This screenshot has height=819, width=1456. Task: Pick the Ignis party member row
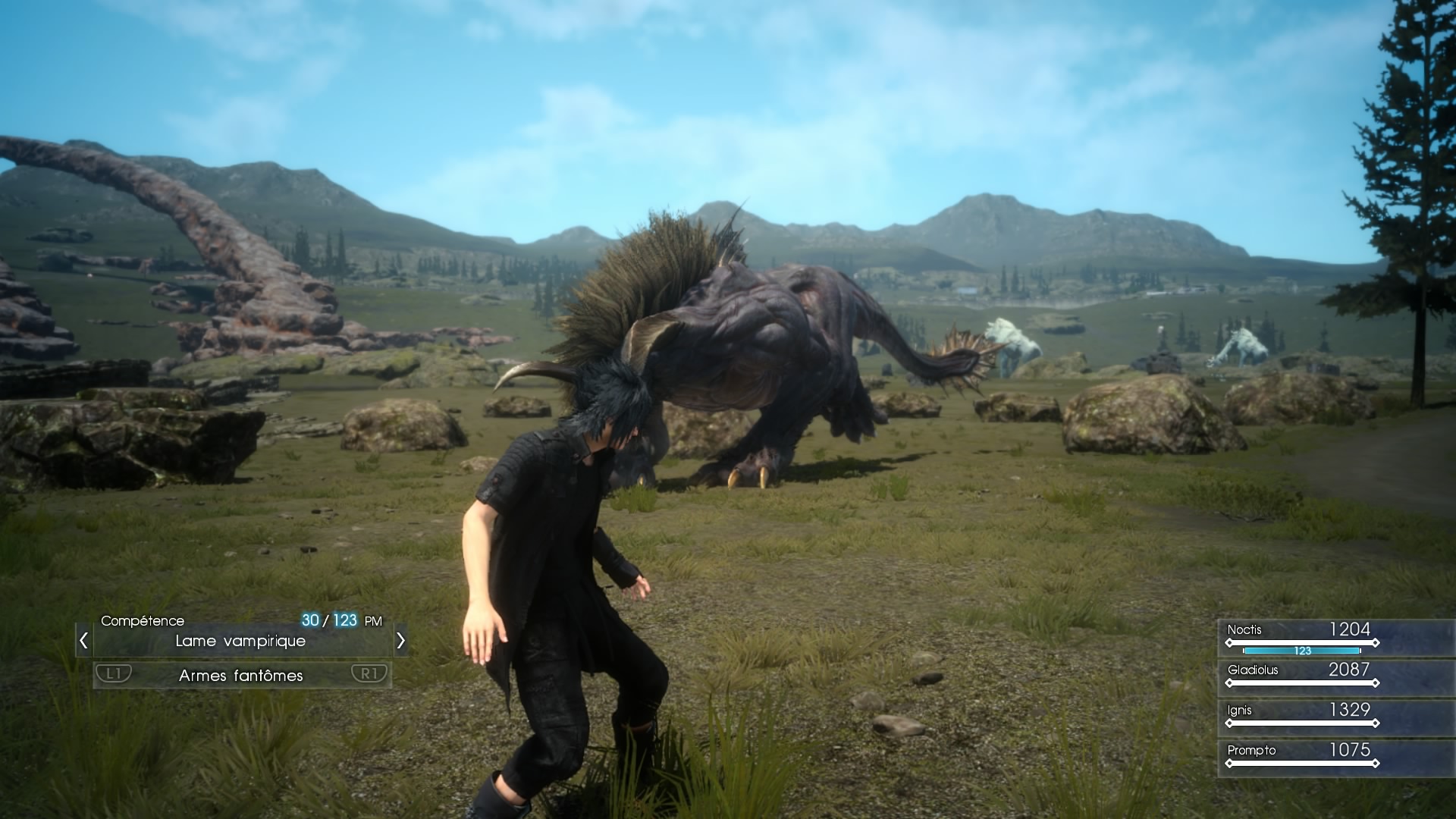(1301, 715)
